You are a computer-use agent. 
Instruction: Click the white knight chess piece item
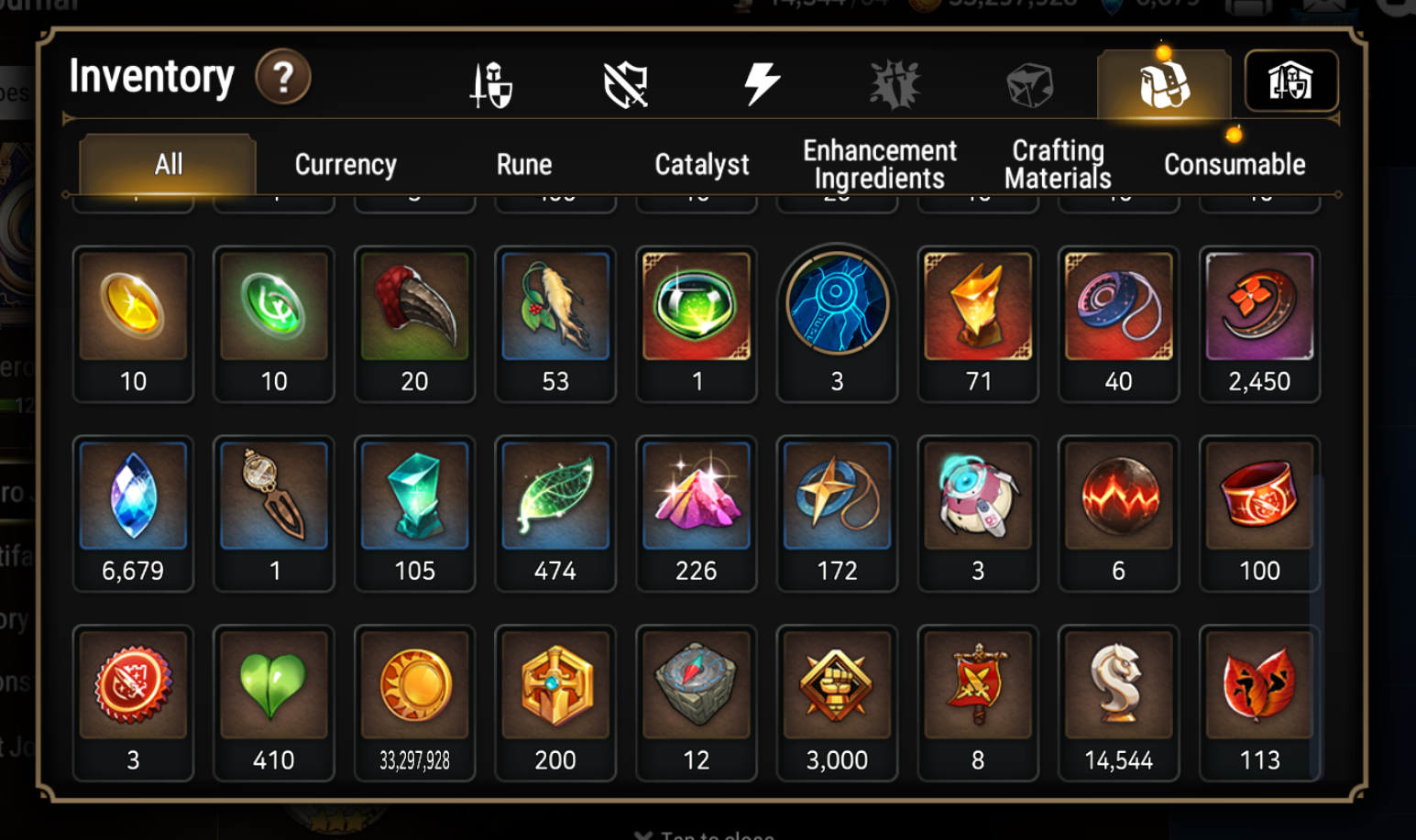pyautogui.click(x=1118, y=685)
